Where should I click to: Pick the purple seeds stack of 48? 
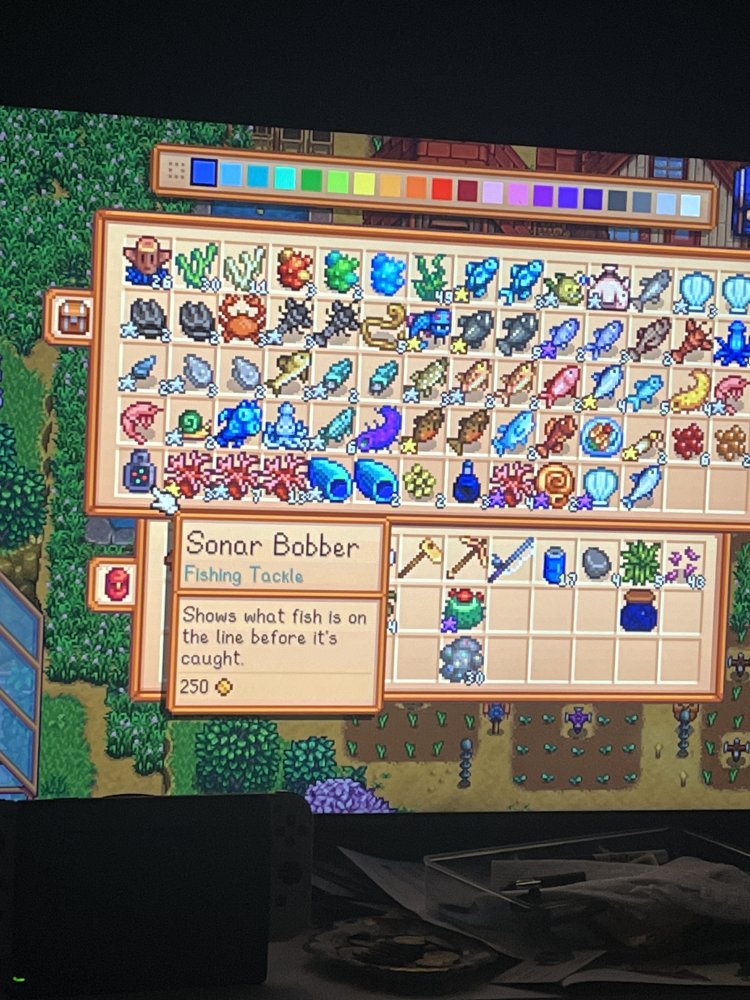point(685,562)
